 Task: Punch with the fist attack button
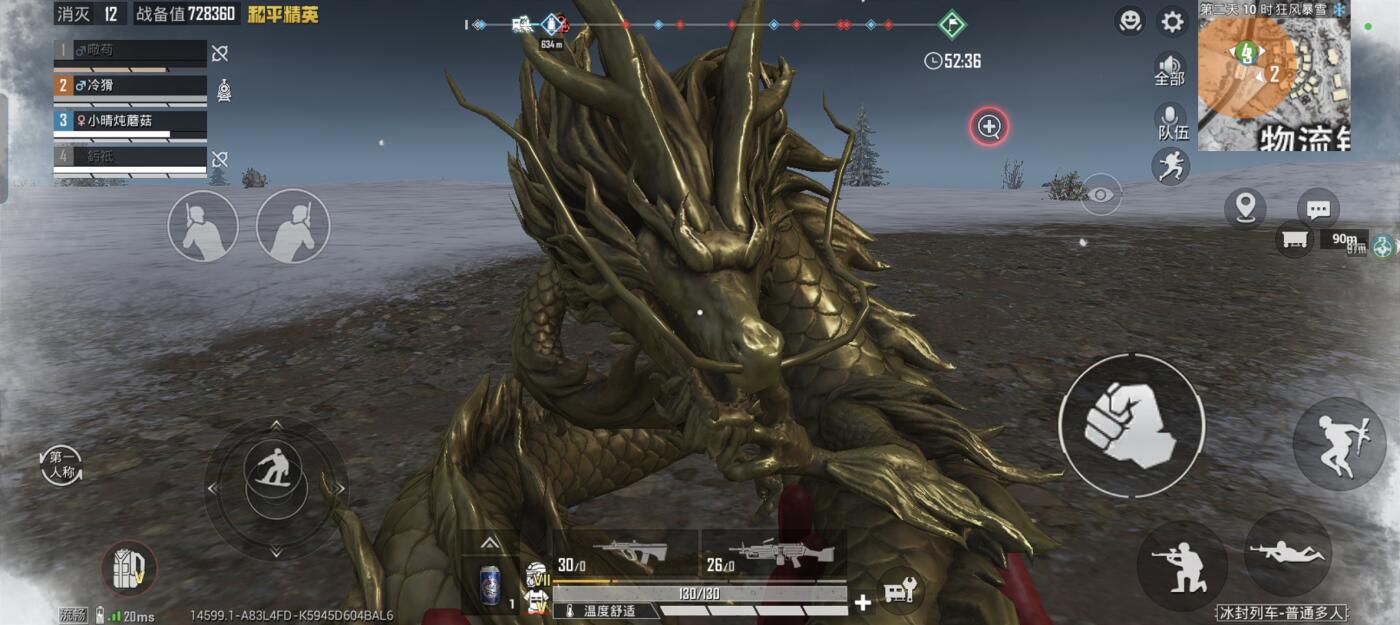pyautogui.click(x=1131, y=425)
